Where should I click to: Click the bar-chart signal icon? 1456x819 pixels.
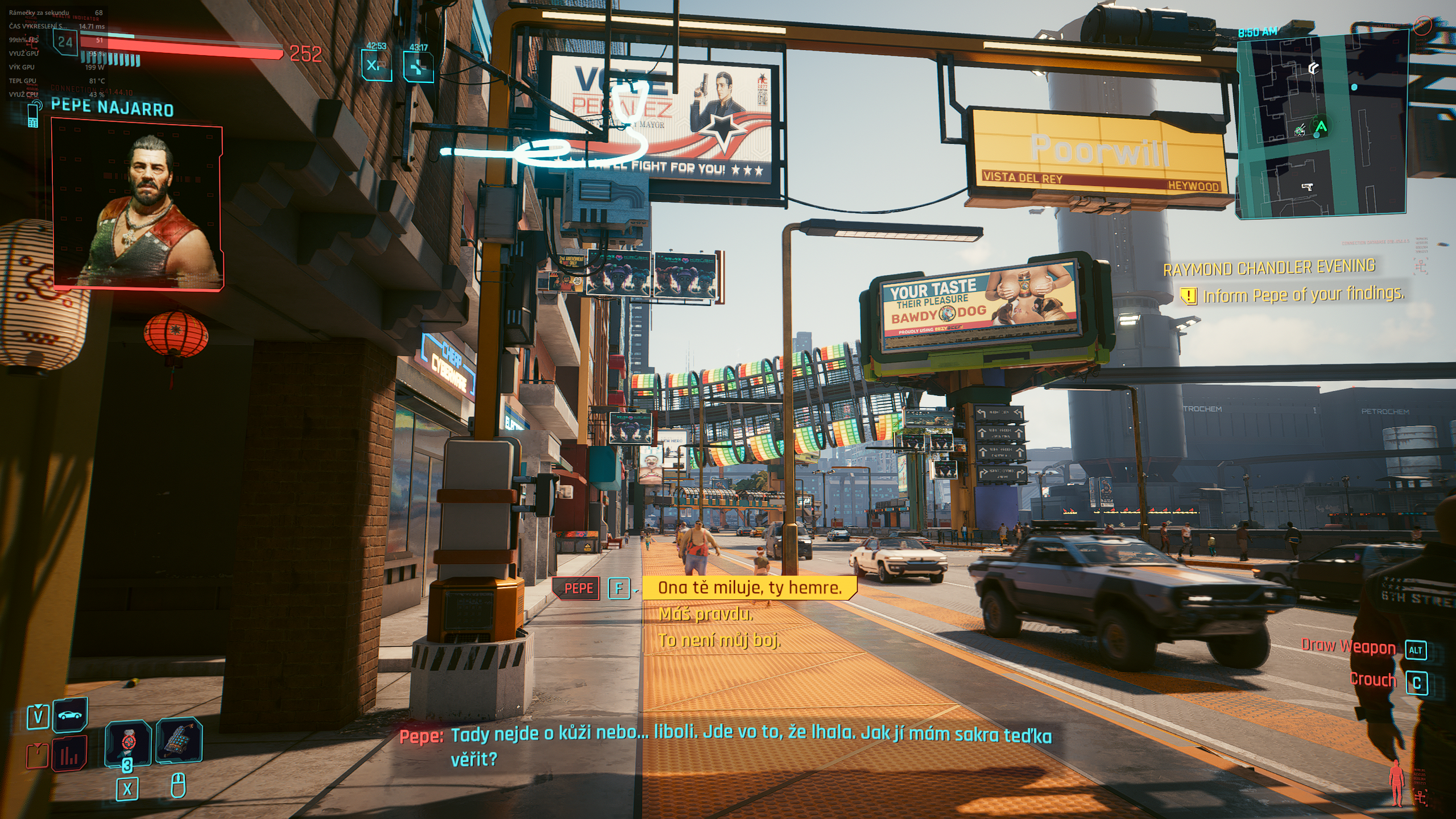click(69, 755)
